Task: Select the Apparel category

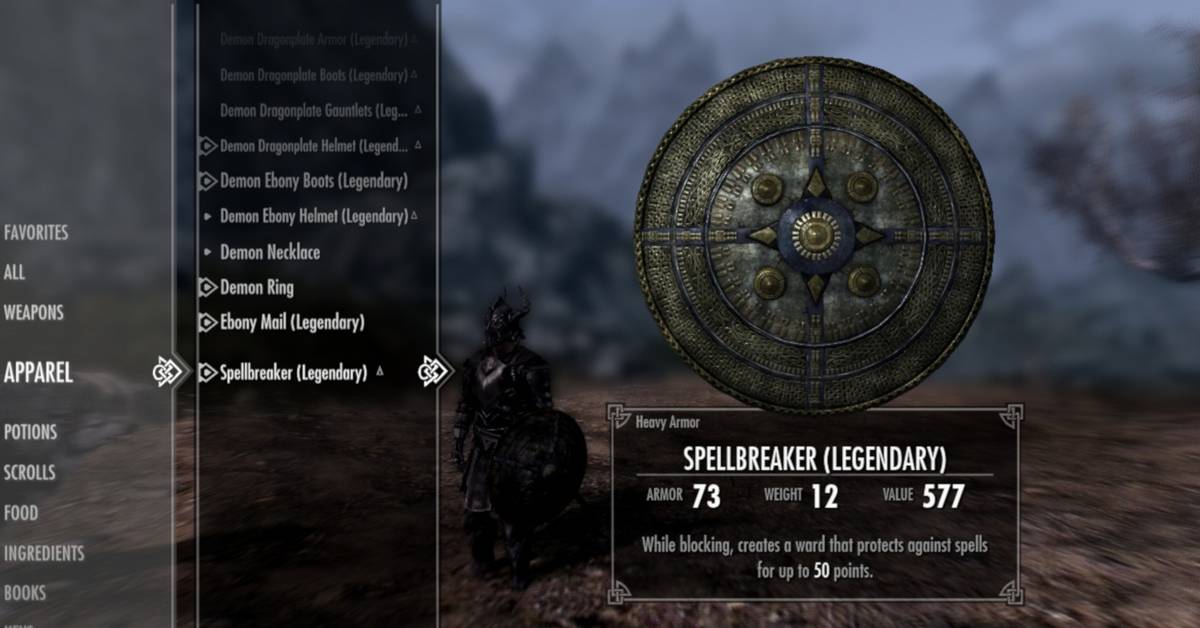Action: pyautogui.click(x=38, y=374)
